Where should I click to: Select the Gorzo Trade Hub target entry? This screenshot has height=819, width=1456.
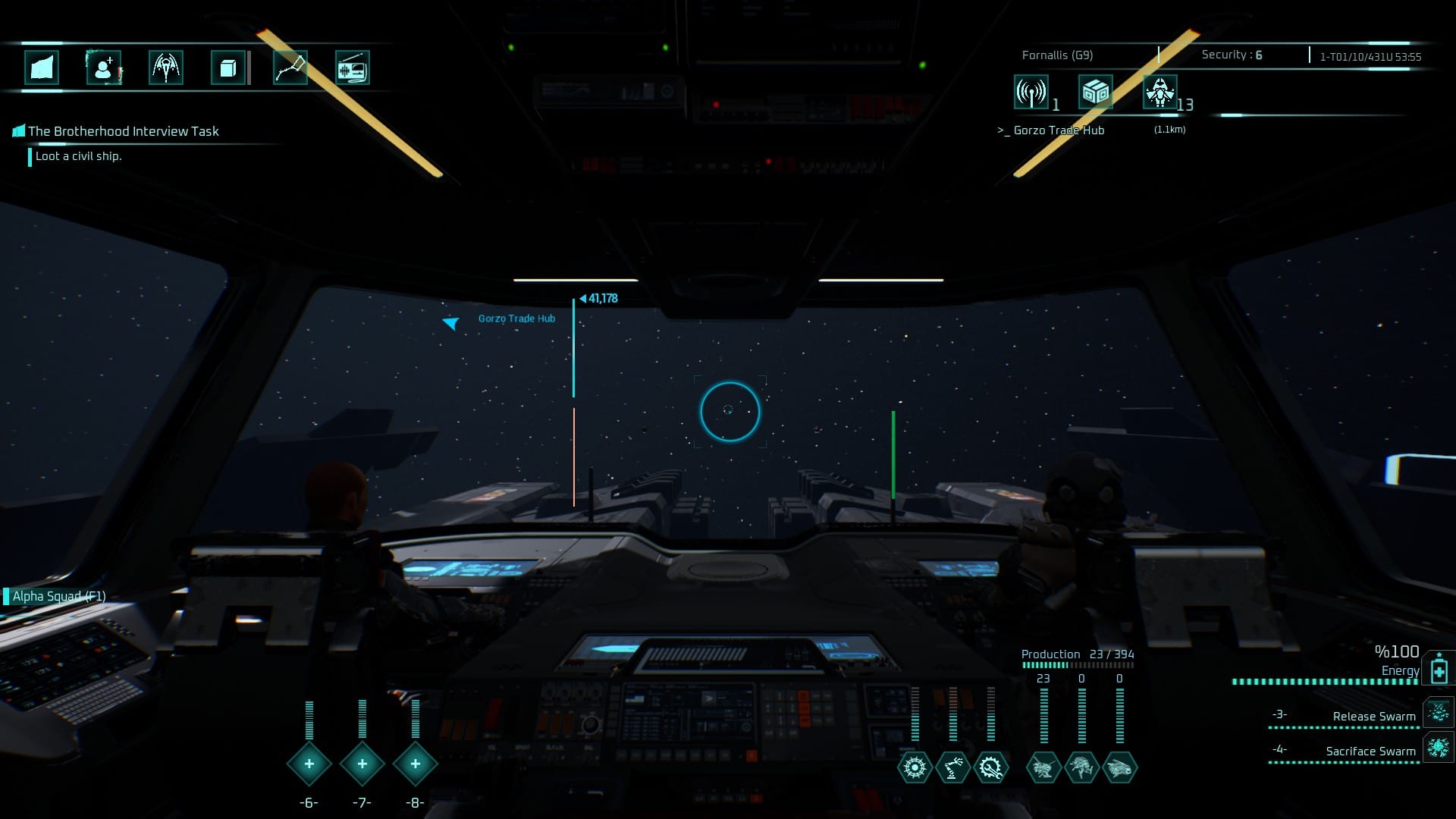1059,130
